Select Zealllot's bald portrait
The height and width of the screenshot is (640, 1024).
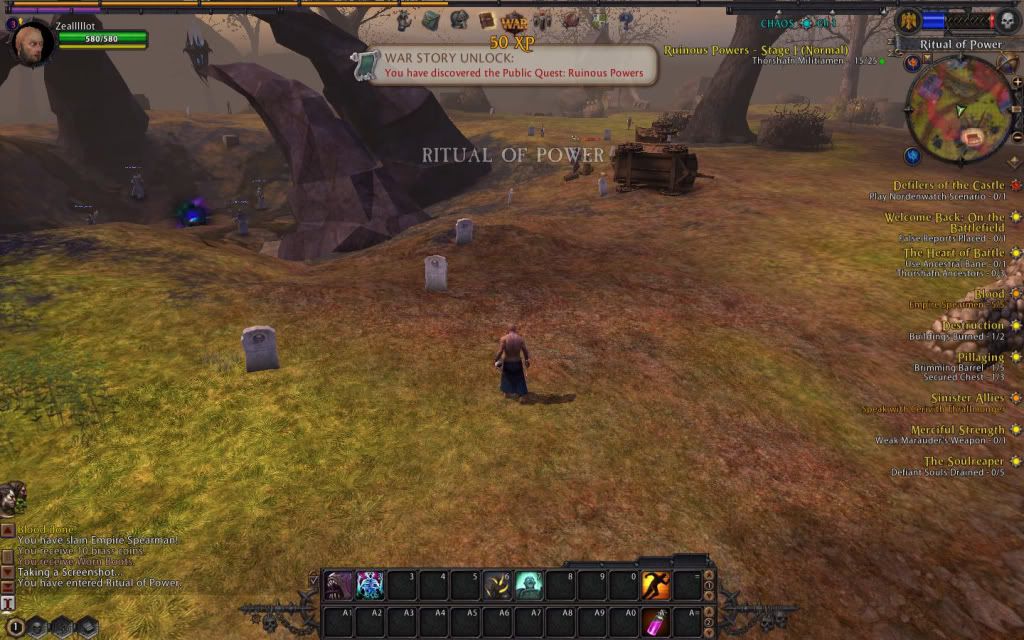click(x=33, y=42)
